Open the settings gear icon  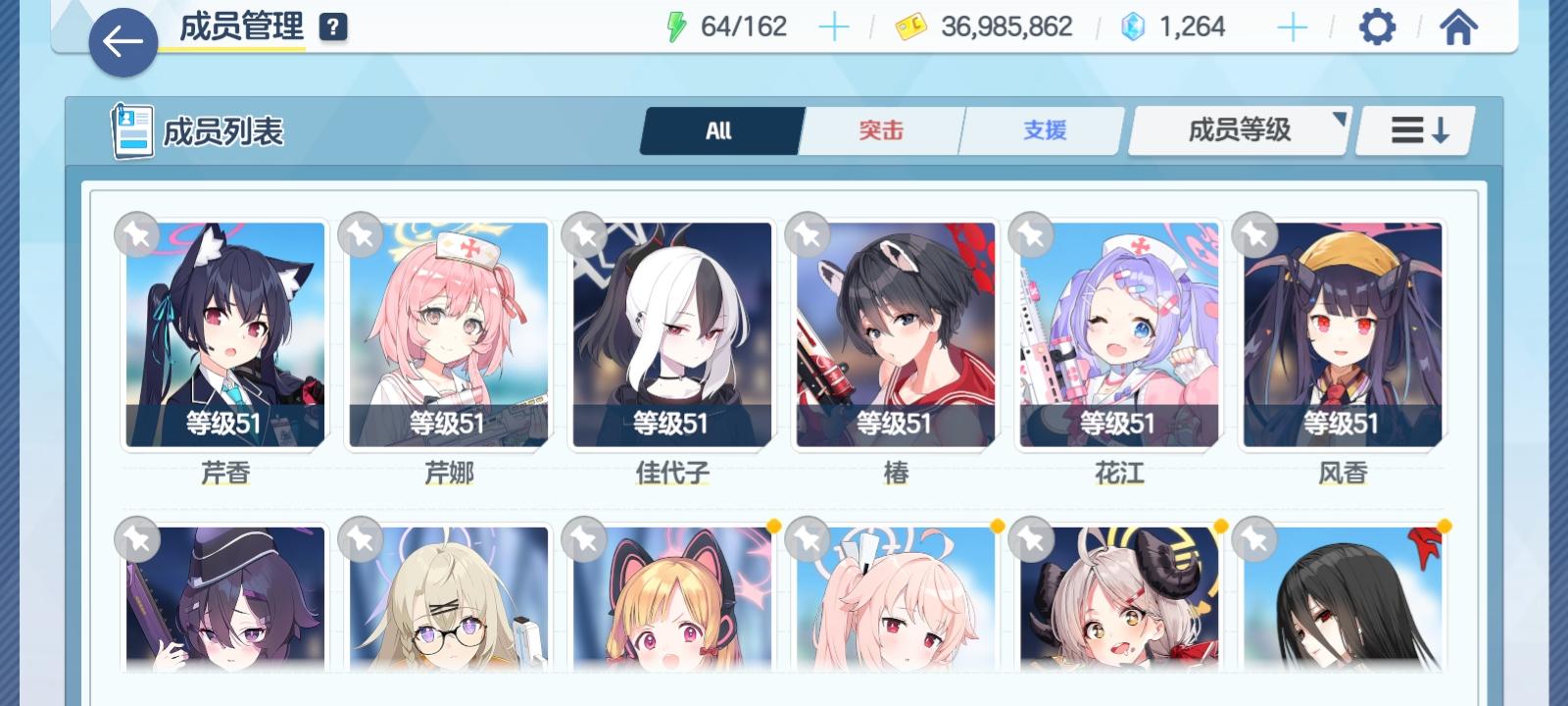(x=1378, y=26)
